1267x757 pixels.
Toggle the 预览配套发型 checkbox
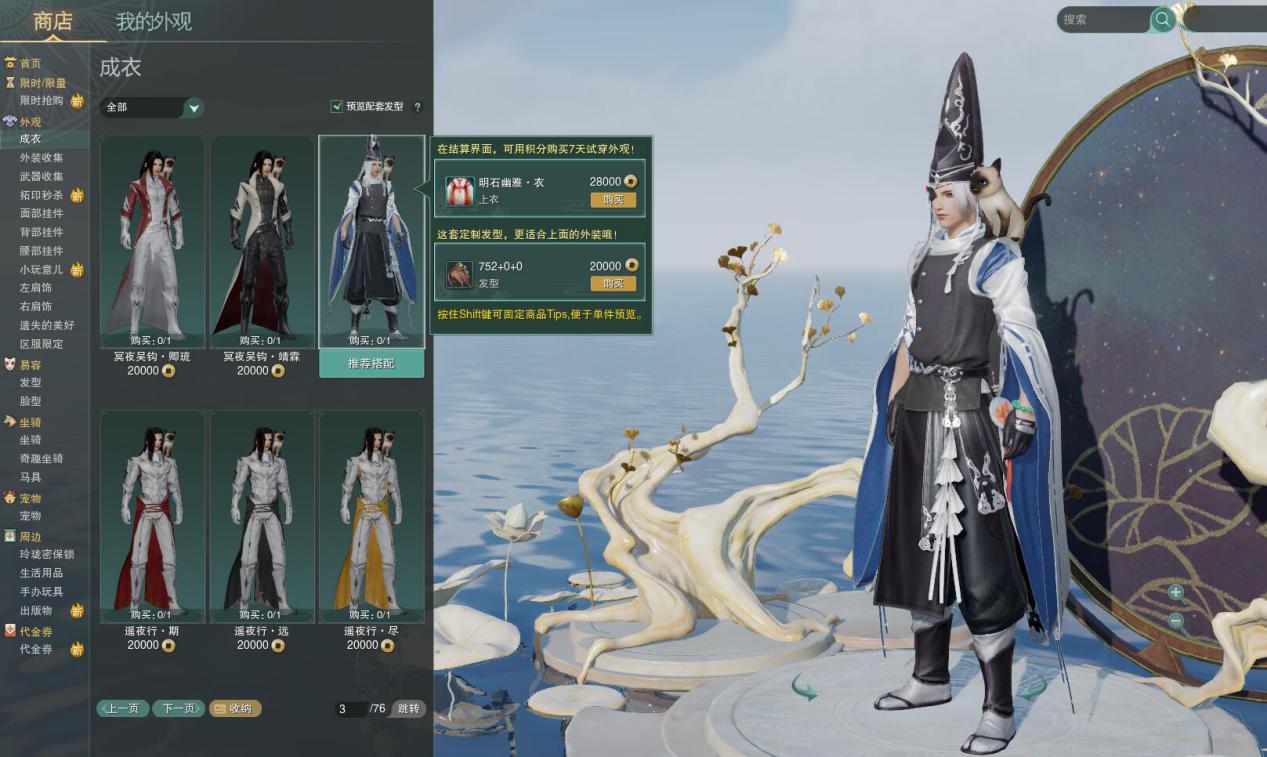point(337,107)
